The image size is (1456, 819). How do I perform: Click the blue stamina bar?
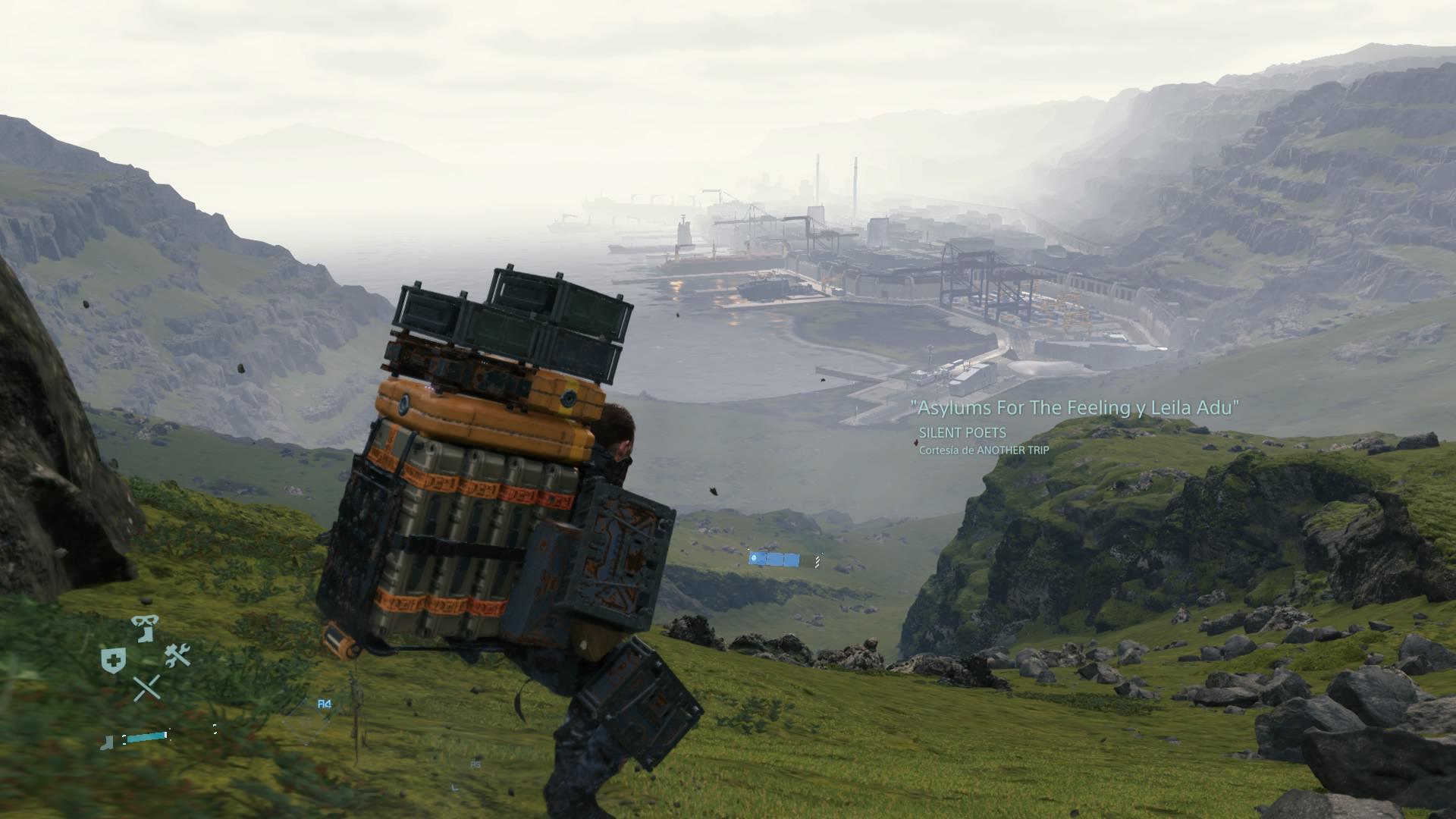(x=145, y=738)
